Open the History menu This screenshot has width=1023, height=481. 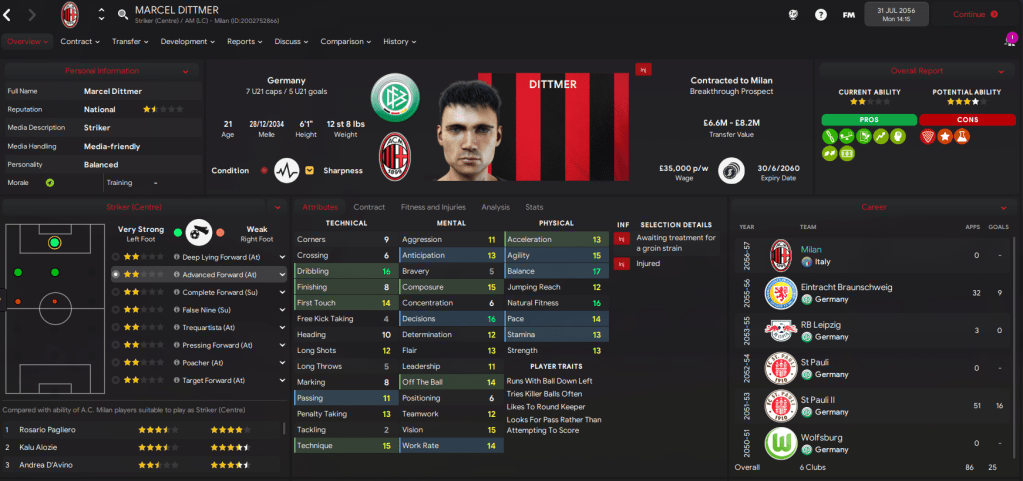coord(400,42)
